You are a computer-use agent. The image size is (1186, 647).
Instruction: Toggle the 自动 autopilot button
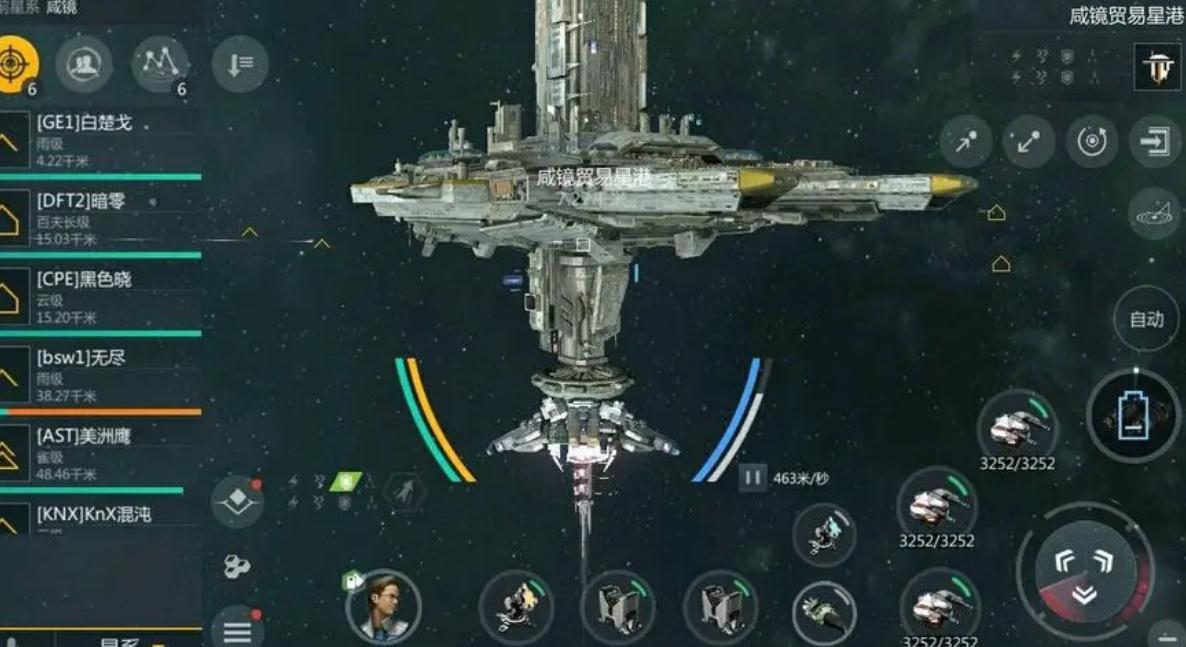[1146, 320]
